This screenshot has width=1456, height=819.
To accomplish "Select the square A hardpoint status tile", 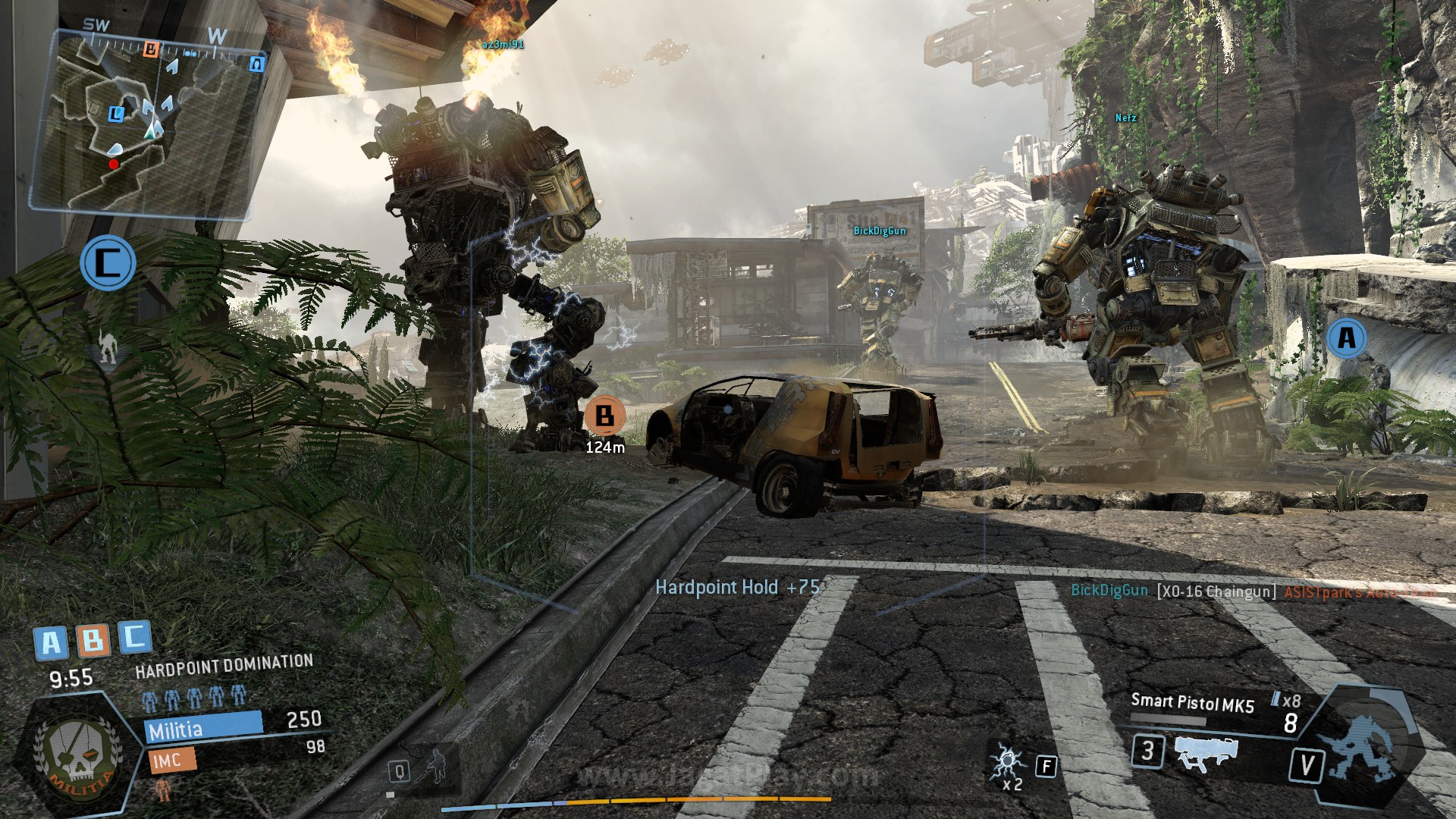I will [51, 643].
